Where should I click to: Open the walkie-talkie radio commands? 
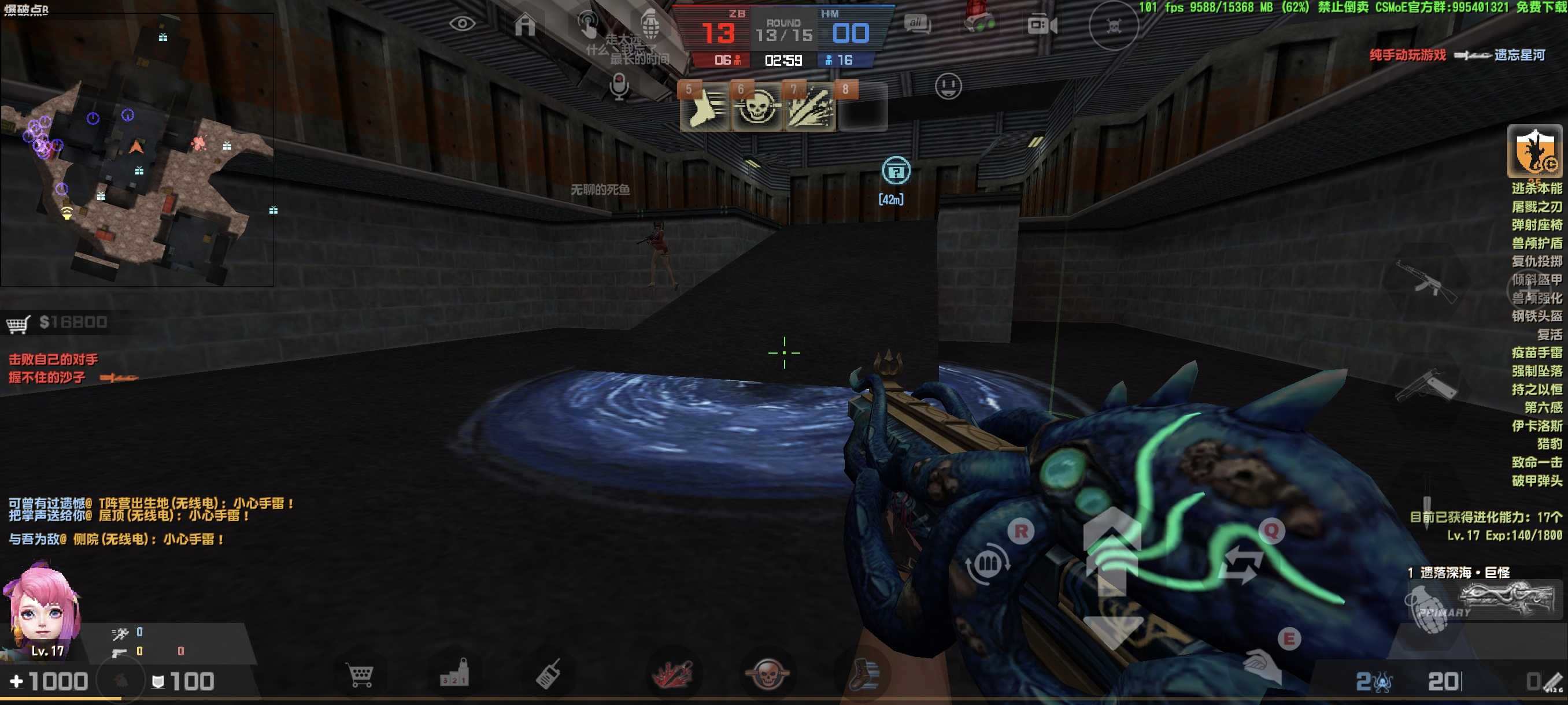click(548, 674)
